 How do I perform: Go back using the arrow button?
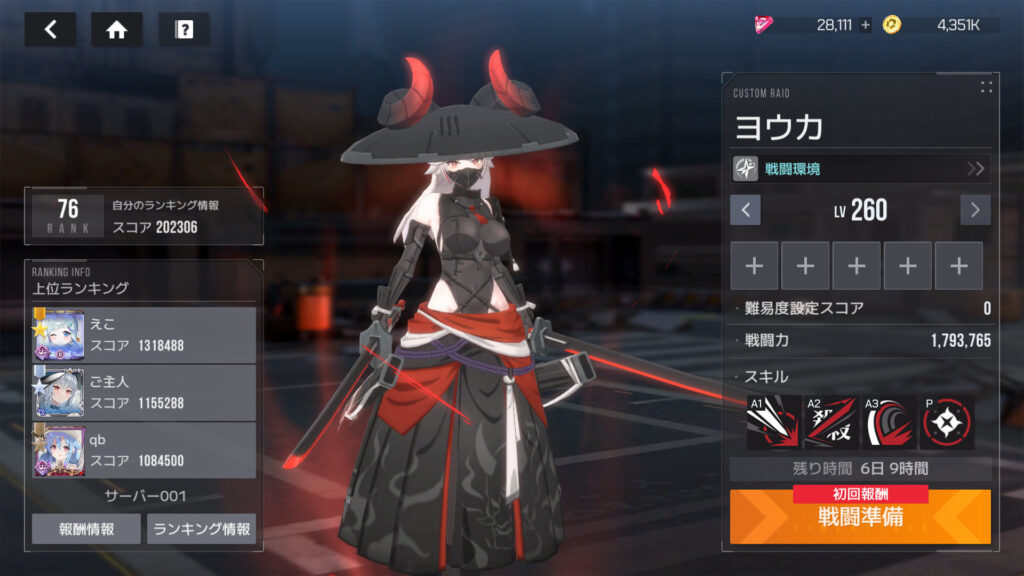49,30
